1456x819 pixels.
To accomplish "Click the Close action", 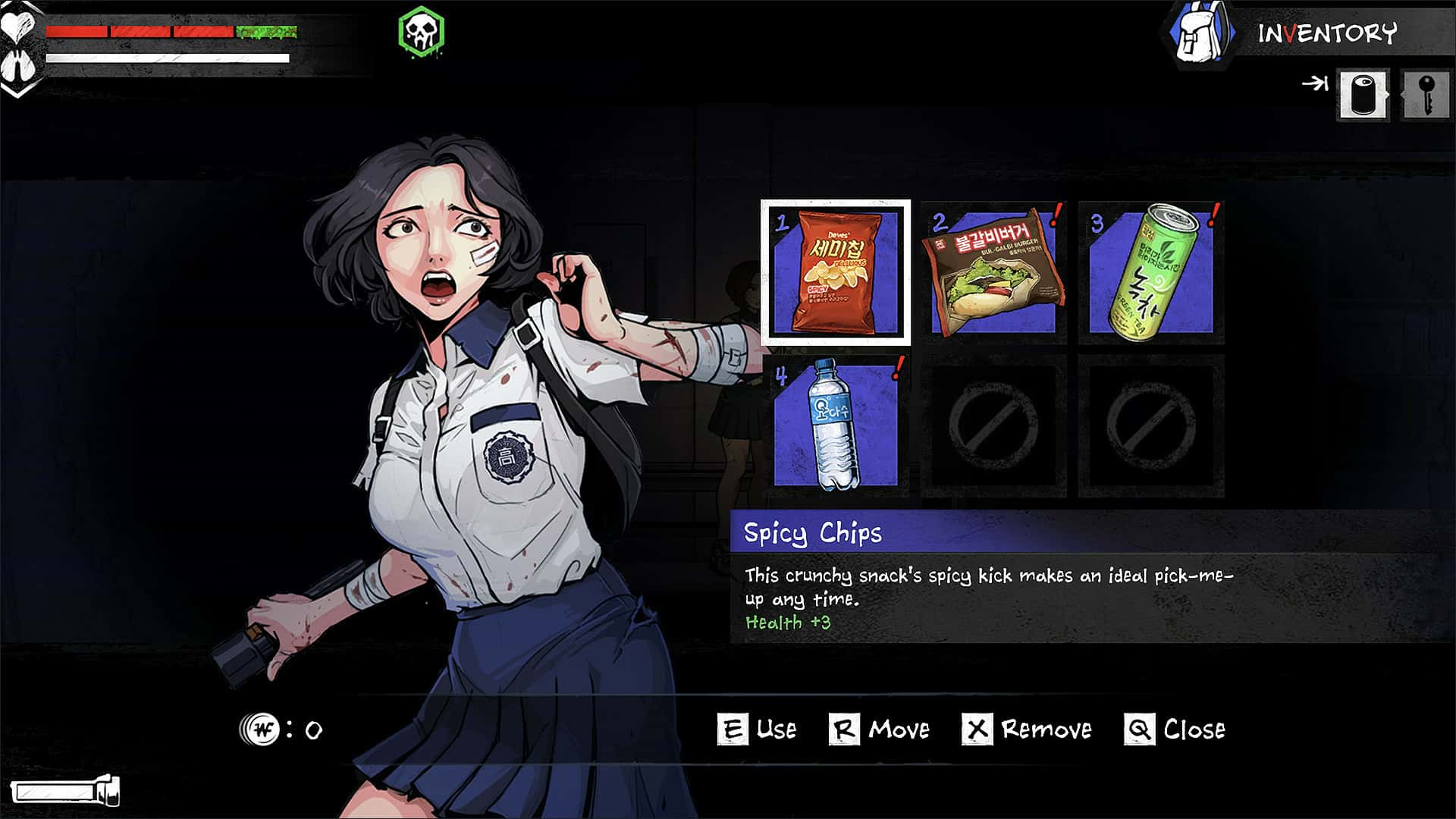I will coord(1197,730).
